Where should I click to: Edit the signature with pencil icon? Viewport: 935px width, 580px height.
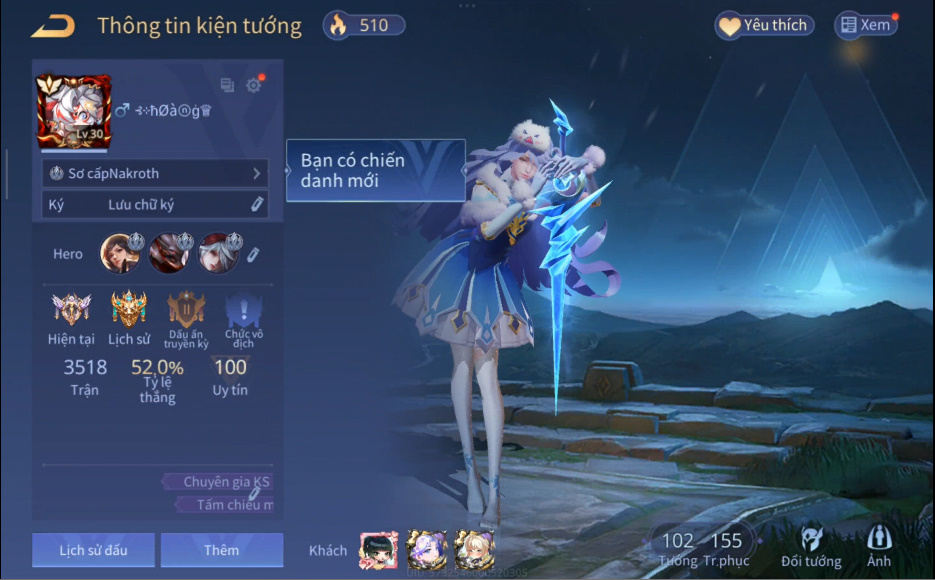coord(257,204)
